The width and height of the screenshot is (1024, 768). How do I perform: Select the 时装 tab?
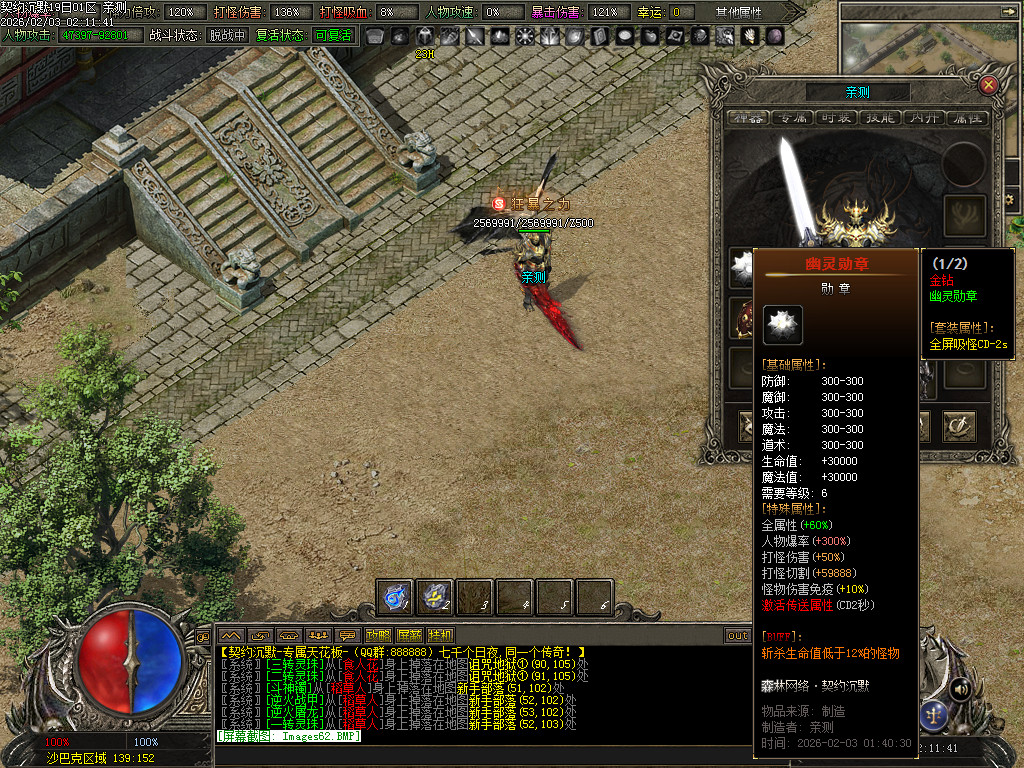coord(835,118)
